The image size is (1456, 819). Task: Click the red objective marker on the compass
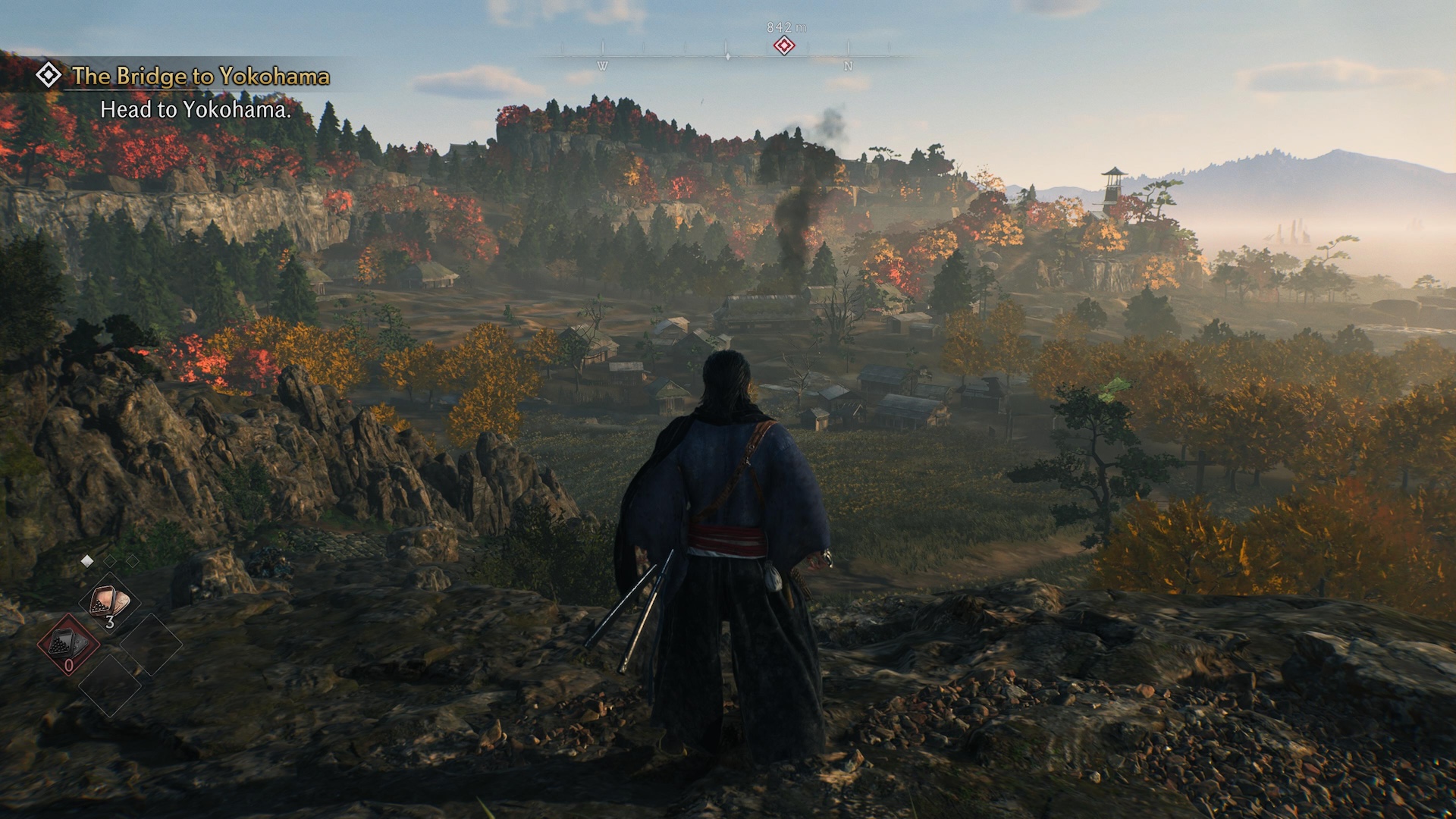[784, 46]
